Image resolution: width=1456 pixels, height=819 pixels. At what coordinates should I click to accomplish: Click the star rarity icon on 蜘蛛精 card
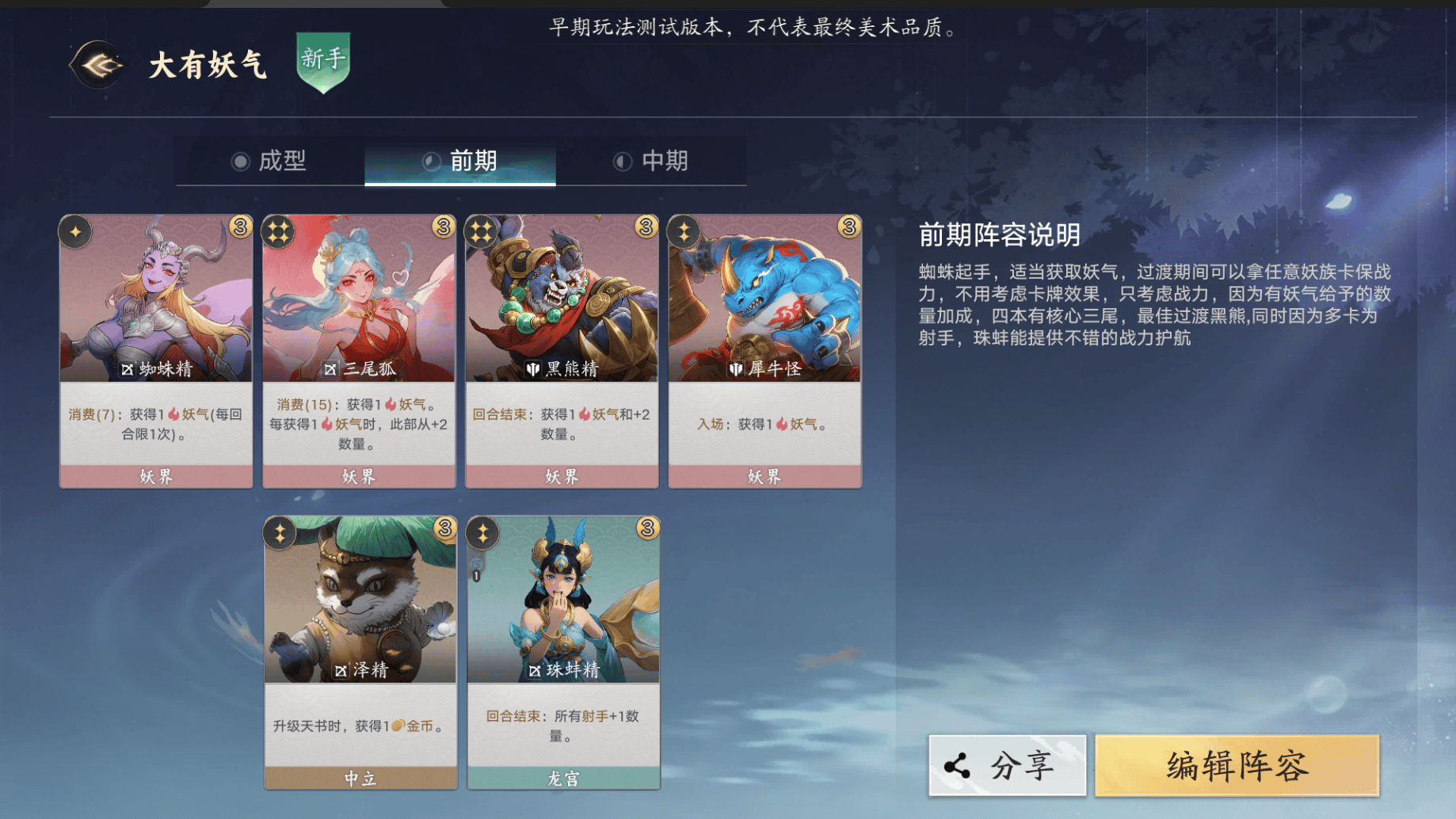point(76,230)
